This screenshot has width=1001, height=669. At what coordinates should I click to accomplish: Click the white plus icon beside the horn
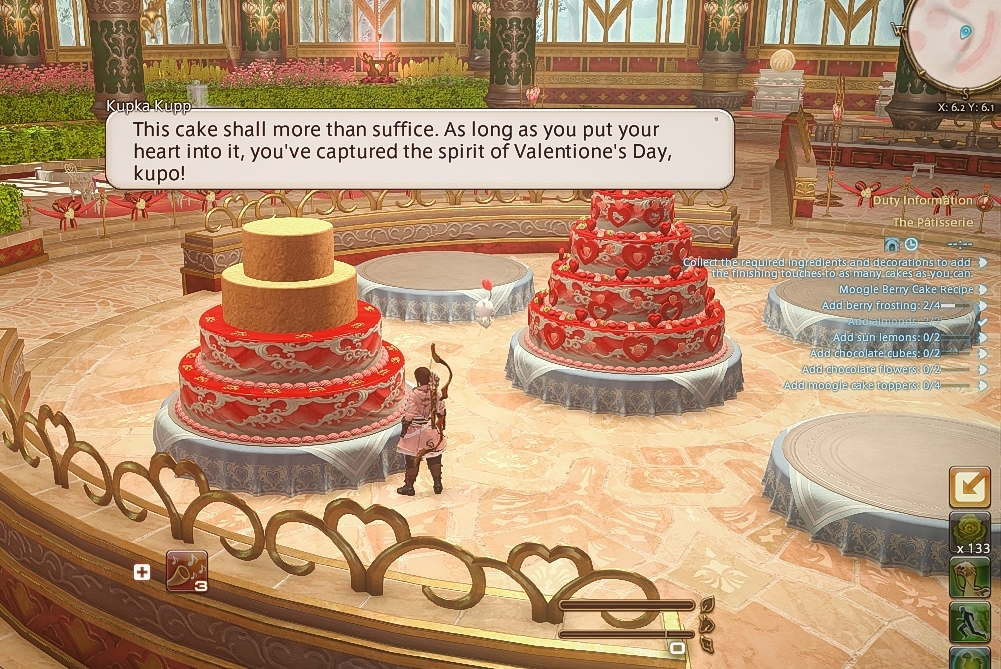142,572
